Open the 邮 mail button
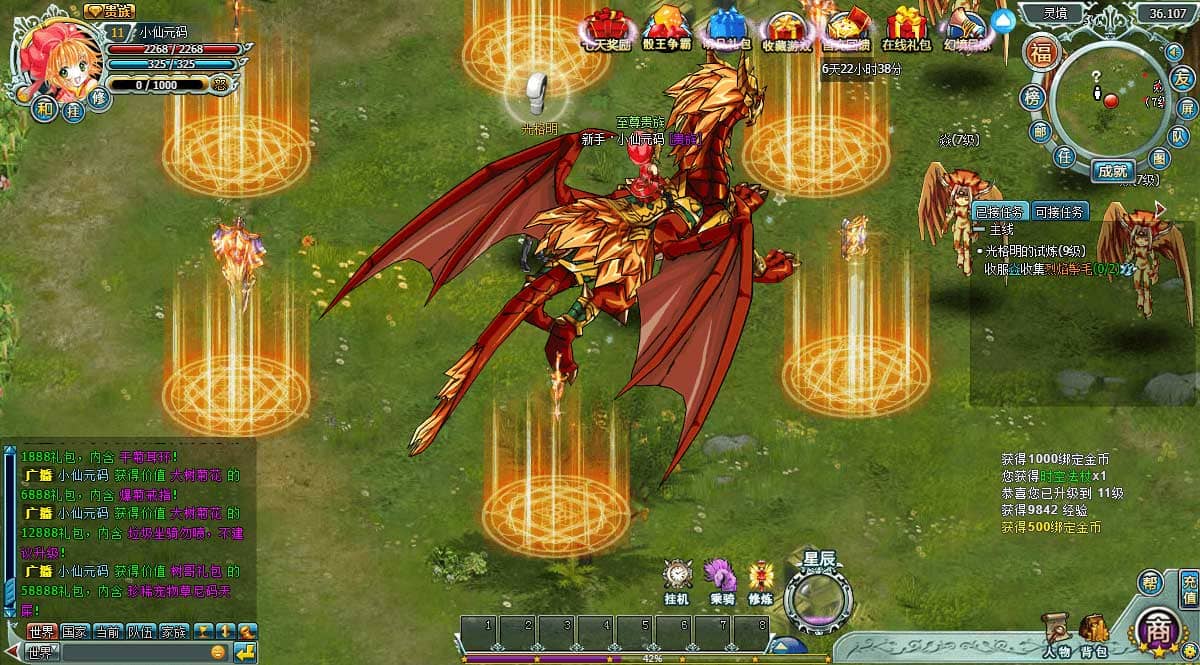The height and width of the screenshot is (665, 1200). [x=1040, y=131]
